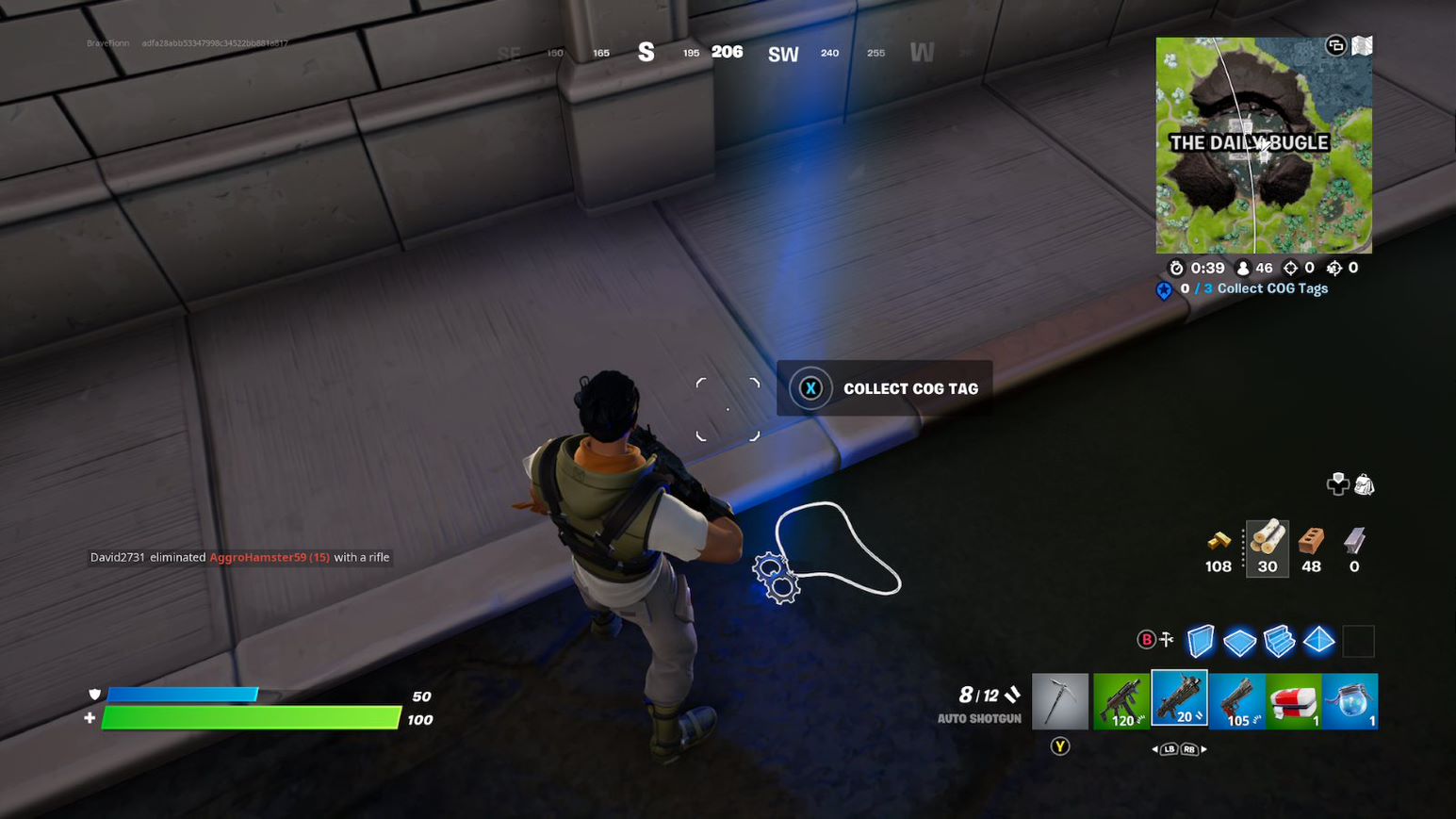Select the SMG with 120 ammo

pos(1121,699)
